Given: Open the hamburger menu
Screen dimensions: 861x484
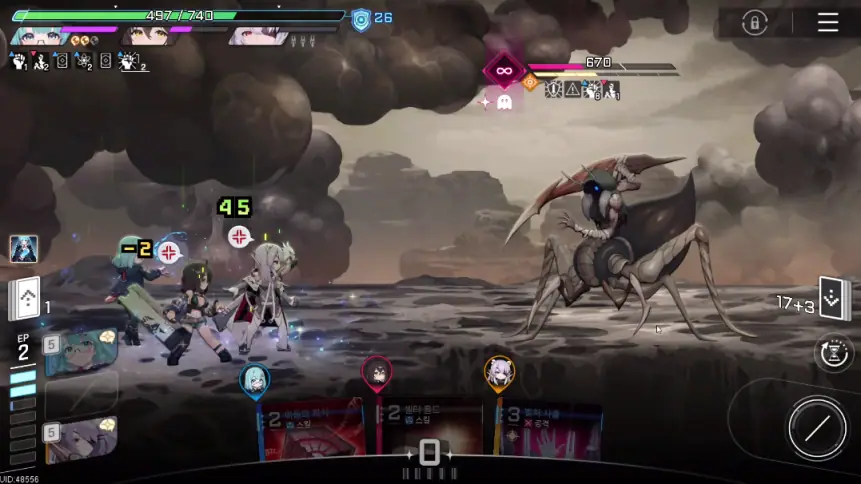Looking at the screenshot, I should pos(828,22).
